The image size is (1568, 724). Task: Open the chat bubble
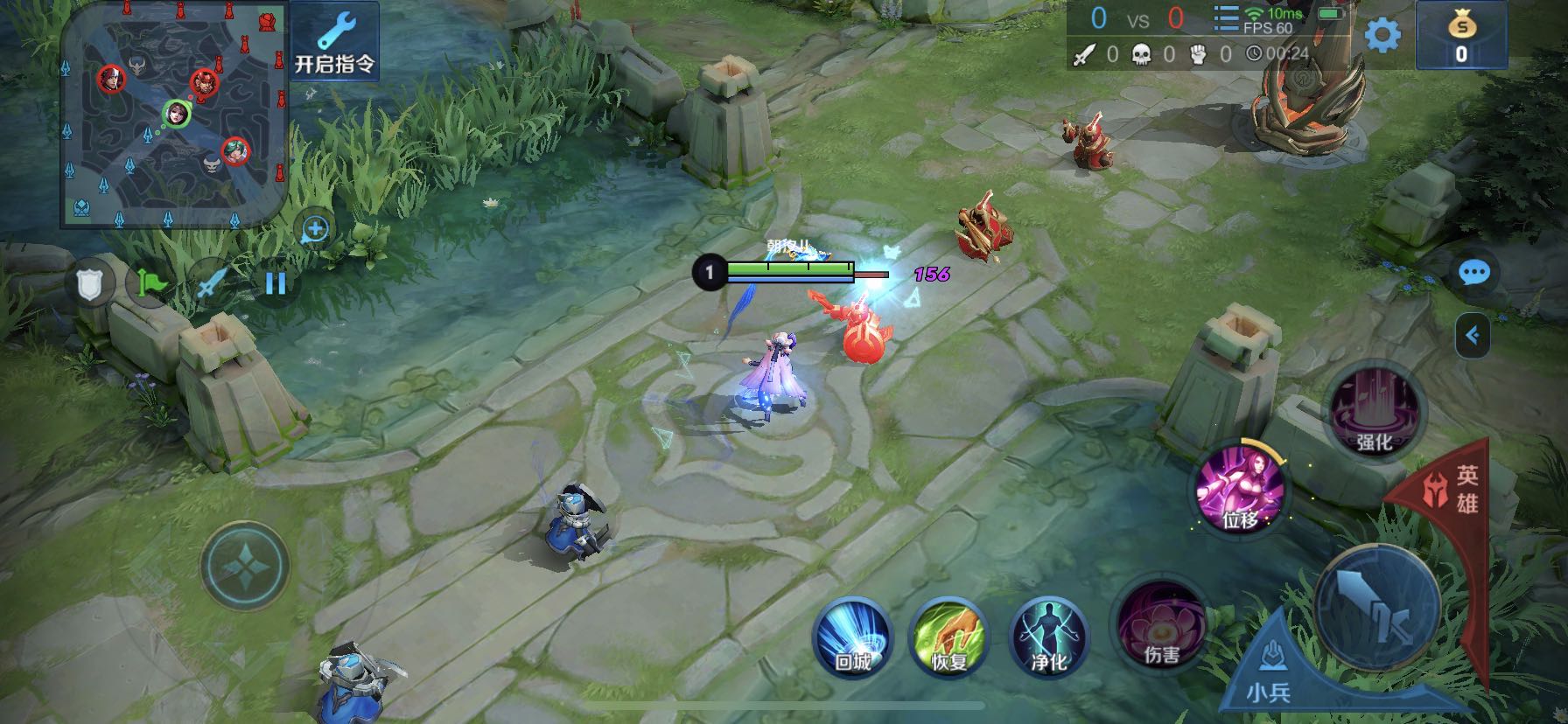click(1474, 274)
